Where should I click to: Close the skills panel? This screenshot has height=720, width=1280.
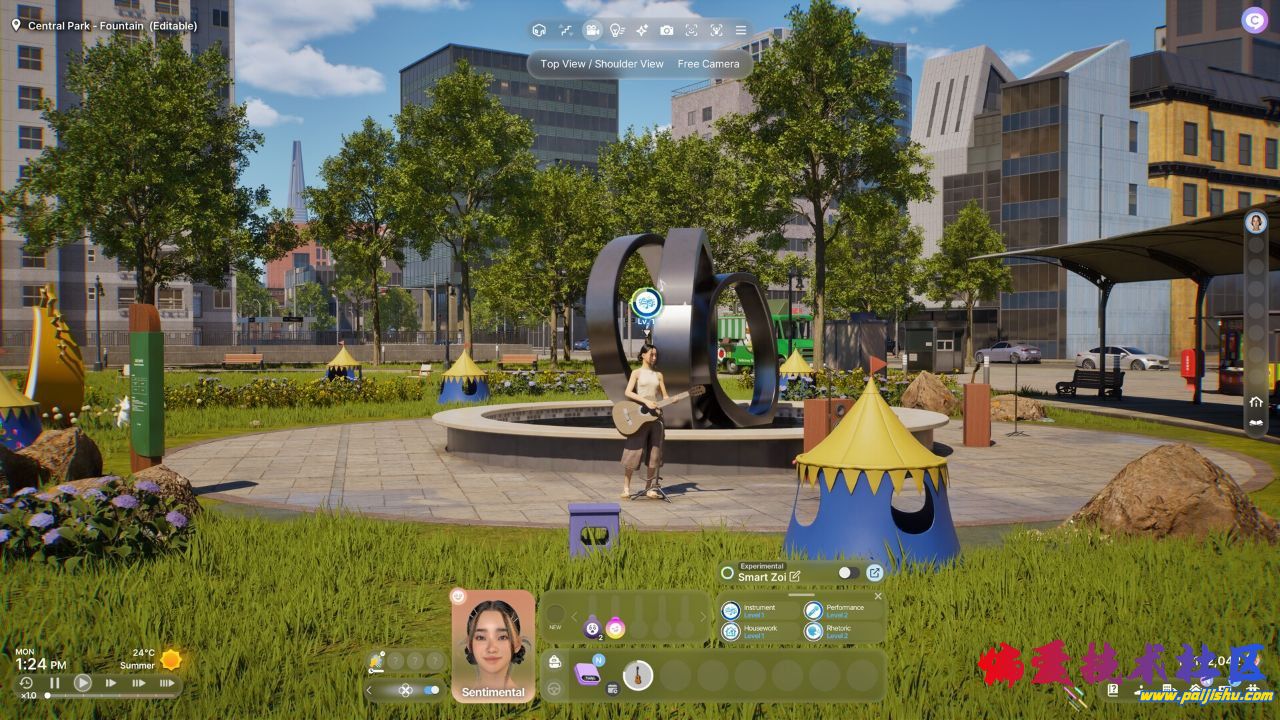(x=878, y=596)
